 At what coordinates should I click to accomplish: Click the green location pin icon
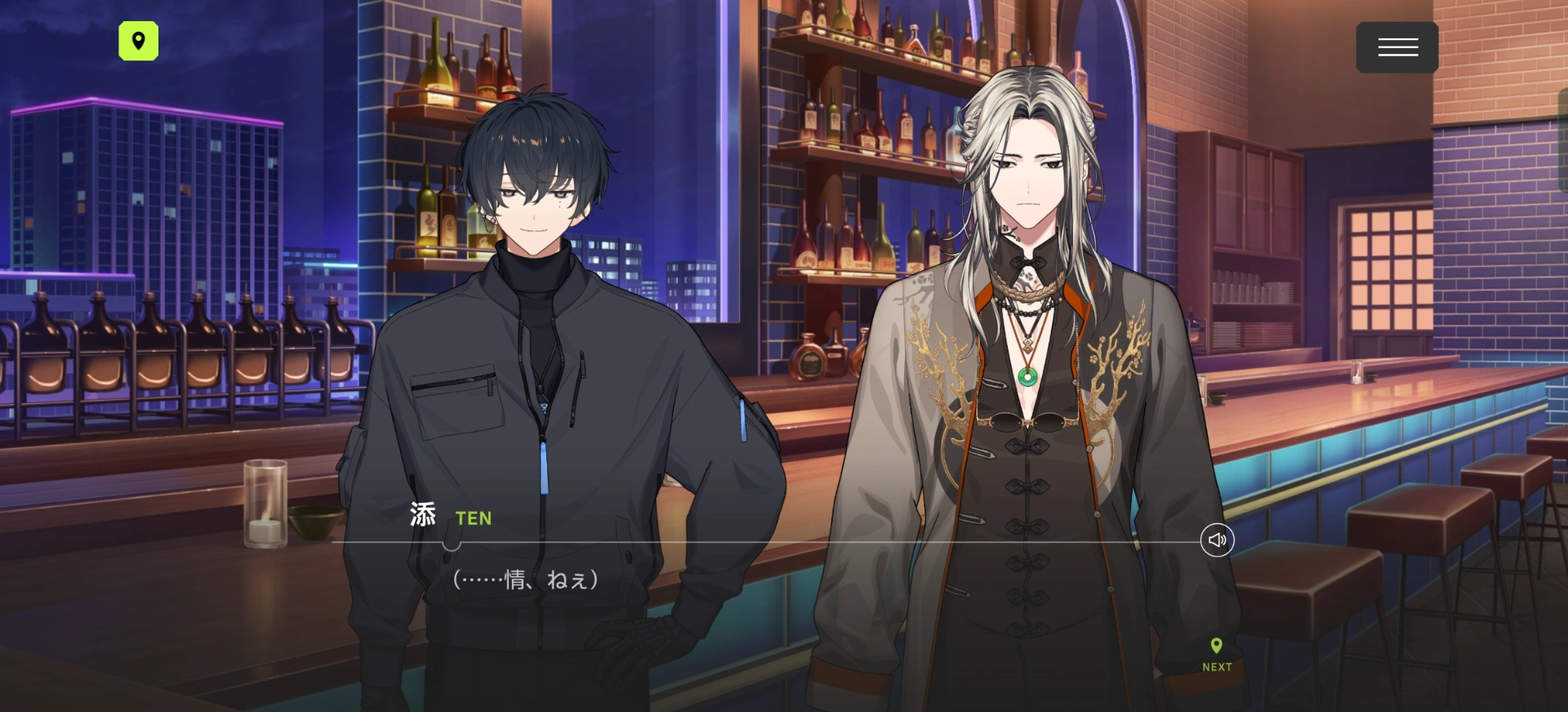pos(139,41)
